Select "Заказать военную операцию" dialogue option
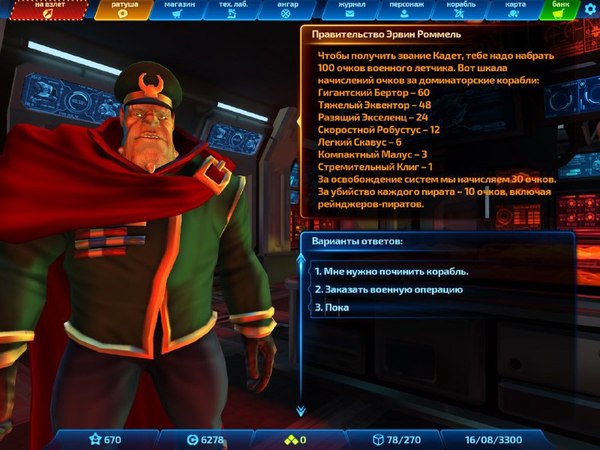The height and width of the screenshot is (450, 600). pyautogui.click(x=388, y=289)
